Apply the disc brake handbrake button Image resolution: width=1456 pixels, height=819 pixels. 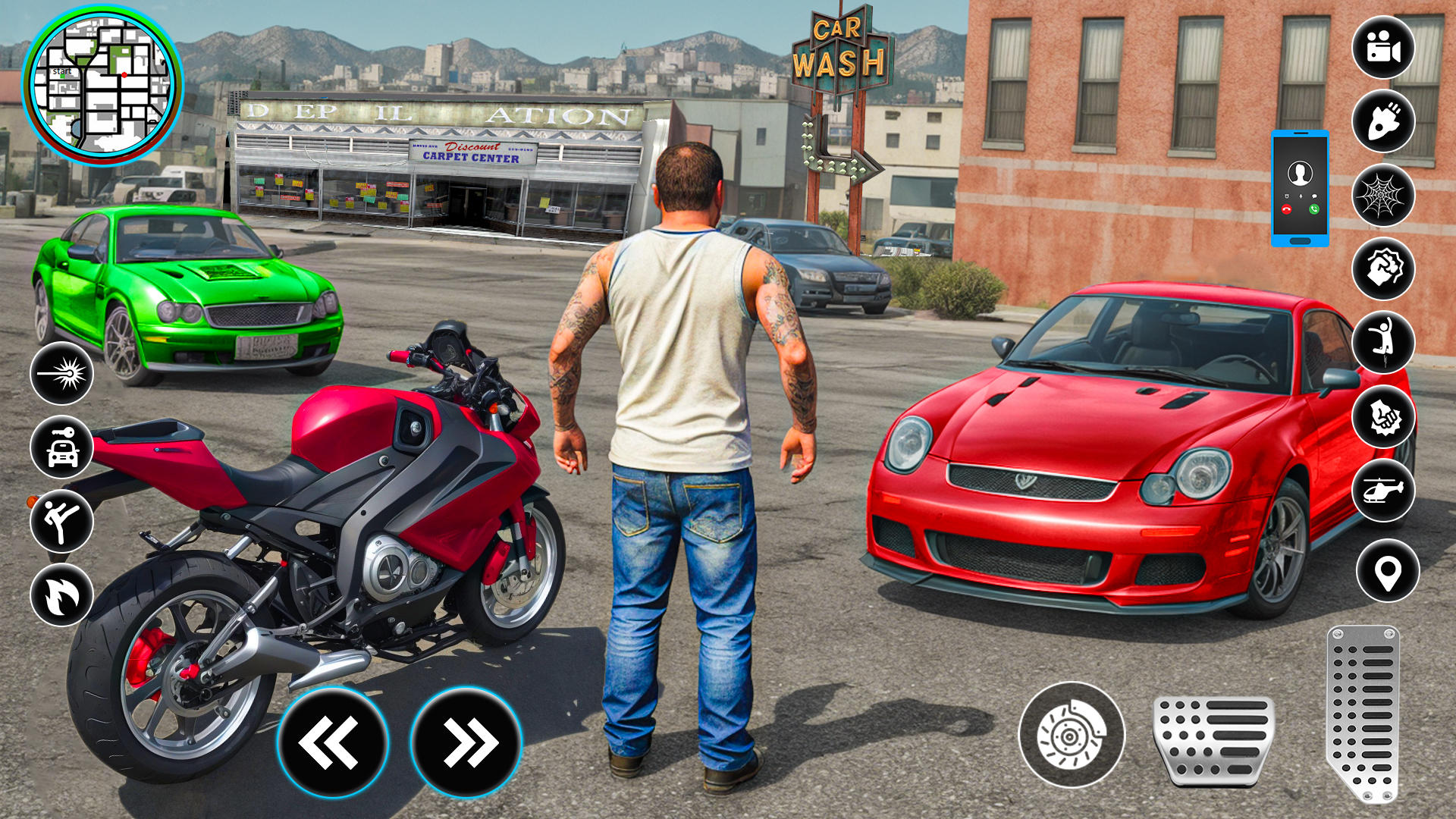point(1071,735)
